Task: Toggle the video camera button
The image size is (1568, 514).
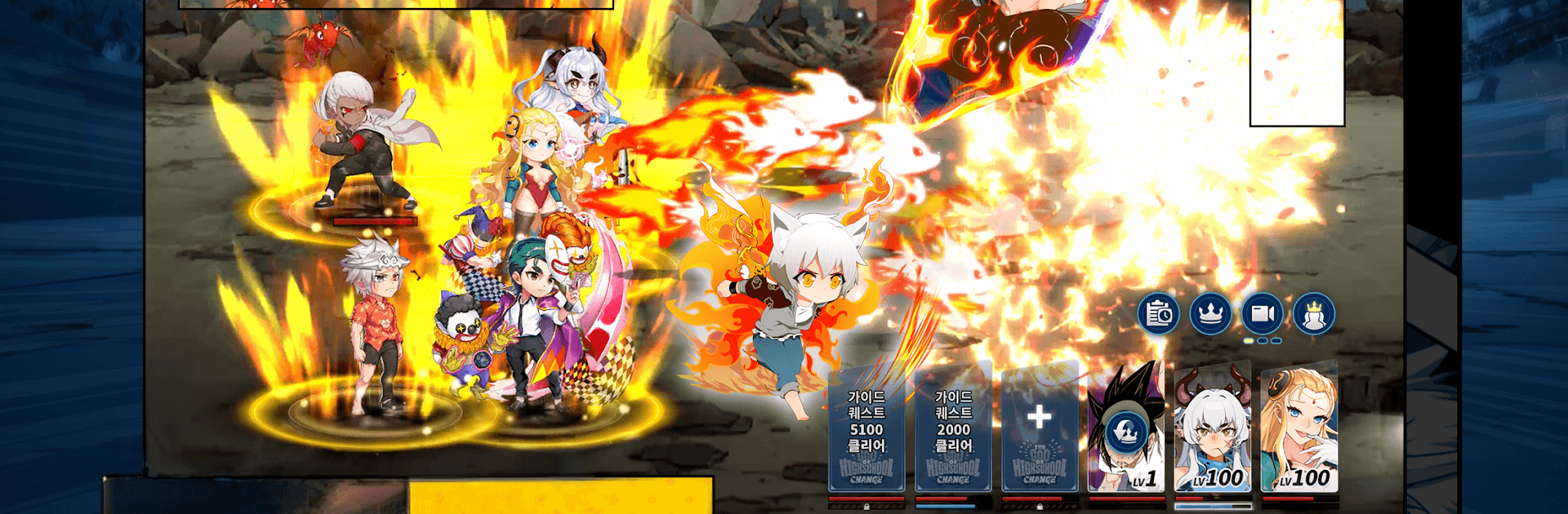Action: tap(1263, 314)
